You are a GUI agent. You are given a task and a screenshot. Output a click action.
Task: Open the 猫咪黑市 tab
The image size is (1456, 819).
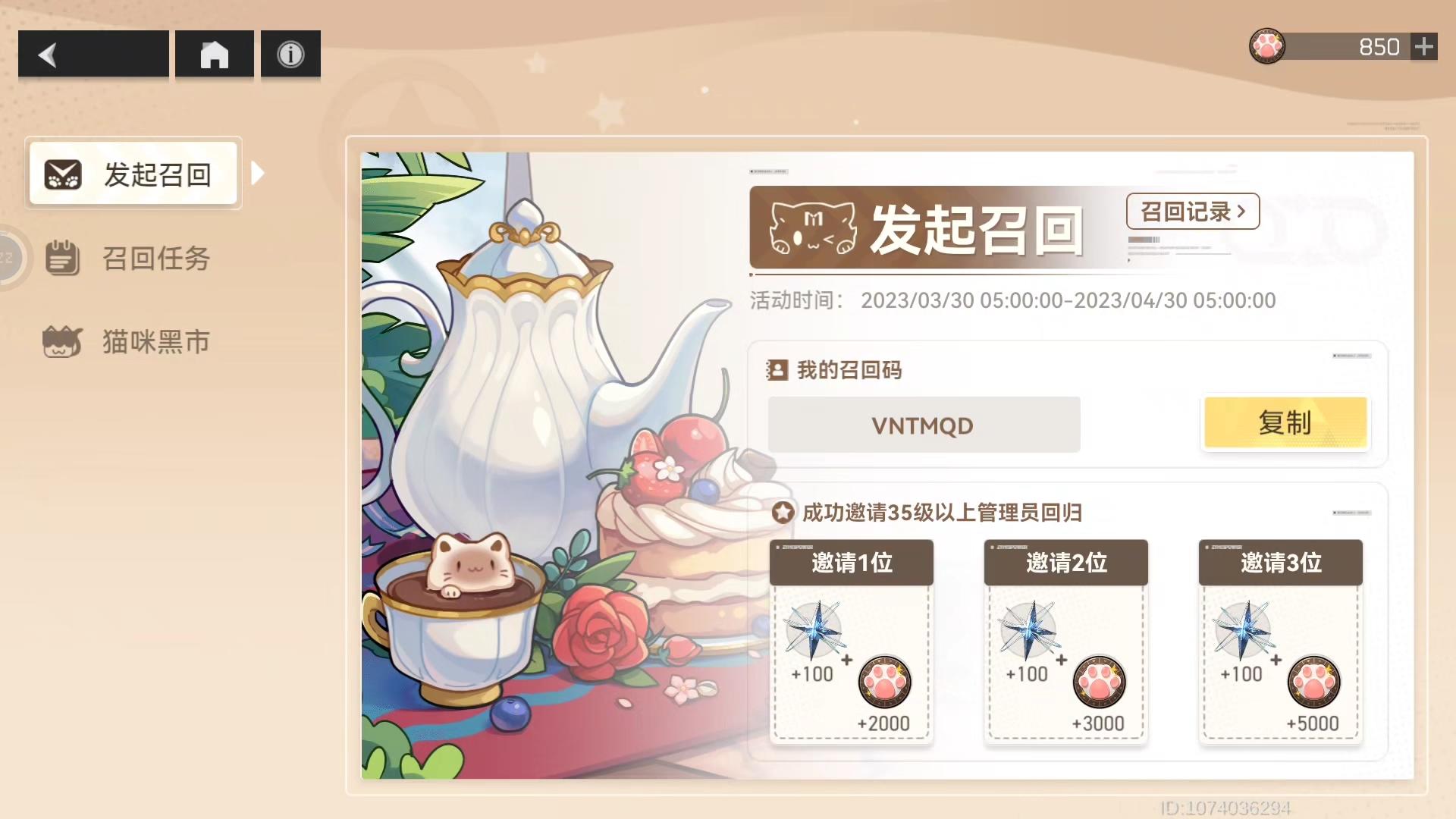[155, 341]
